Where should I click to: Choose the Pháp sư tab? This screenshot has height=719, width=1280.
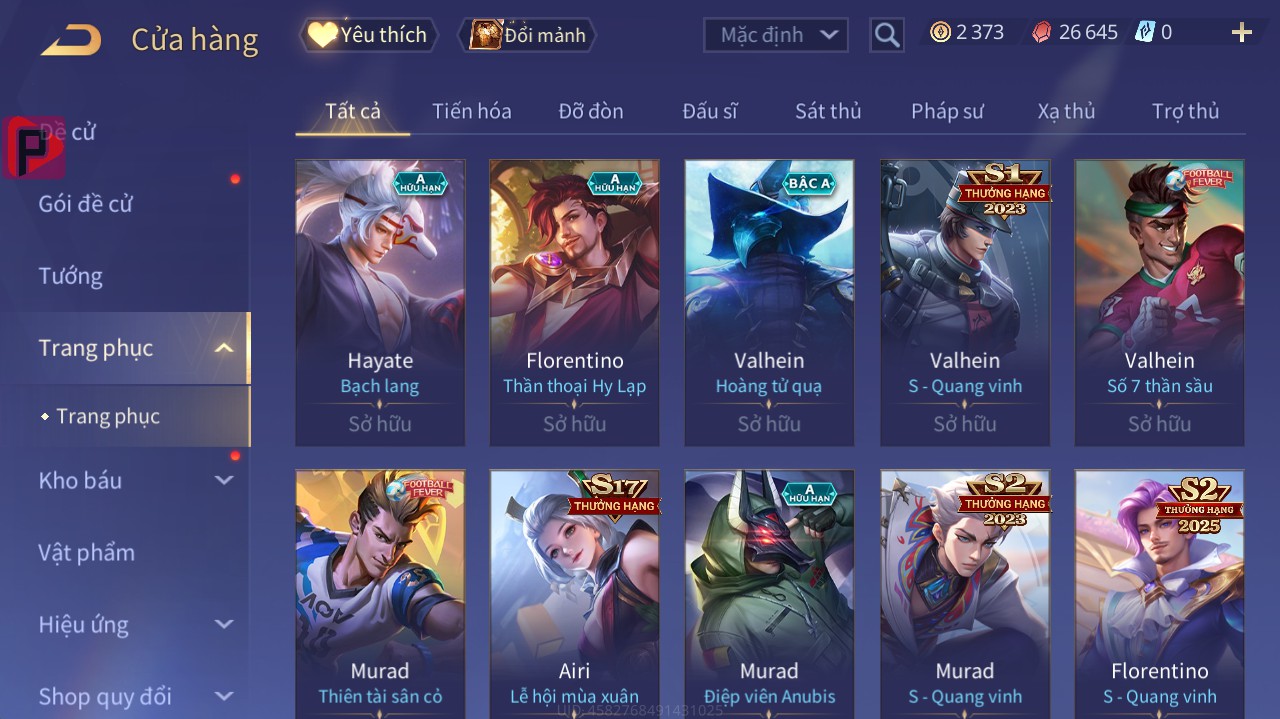[947, 111]
